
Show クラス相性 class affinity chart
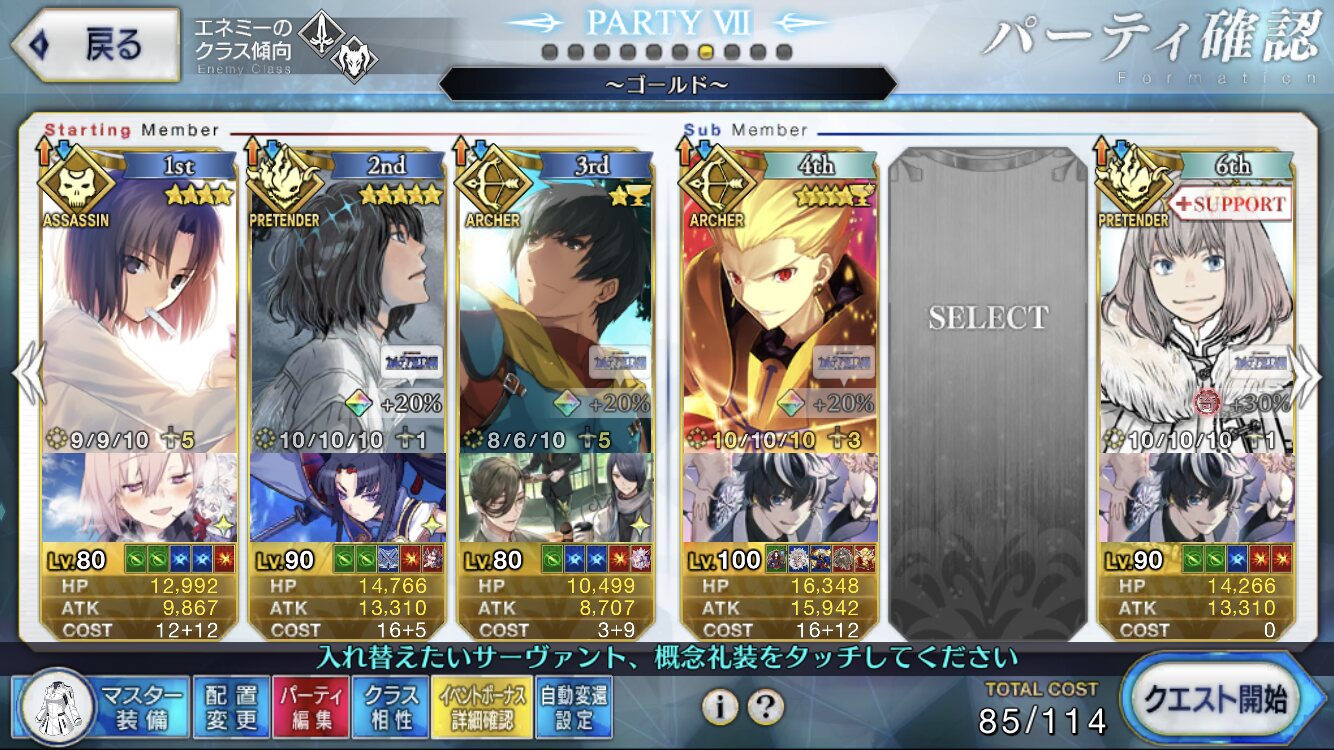(391, 706)
